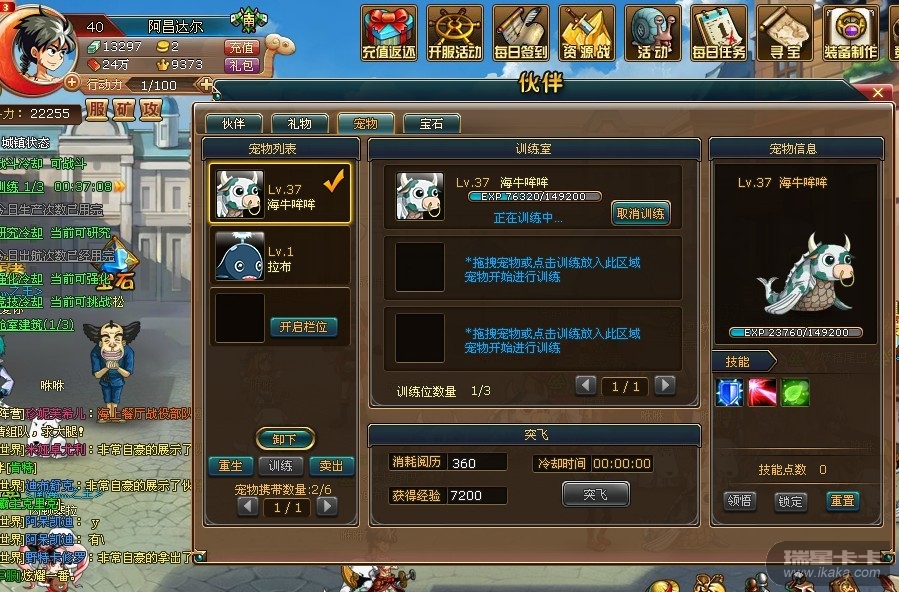
Task: Click the 训练 train button
Action: pyautogui.click(x=281, y=466)
